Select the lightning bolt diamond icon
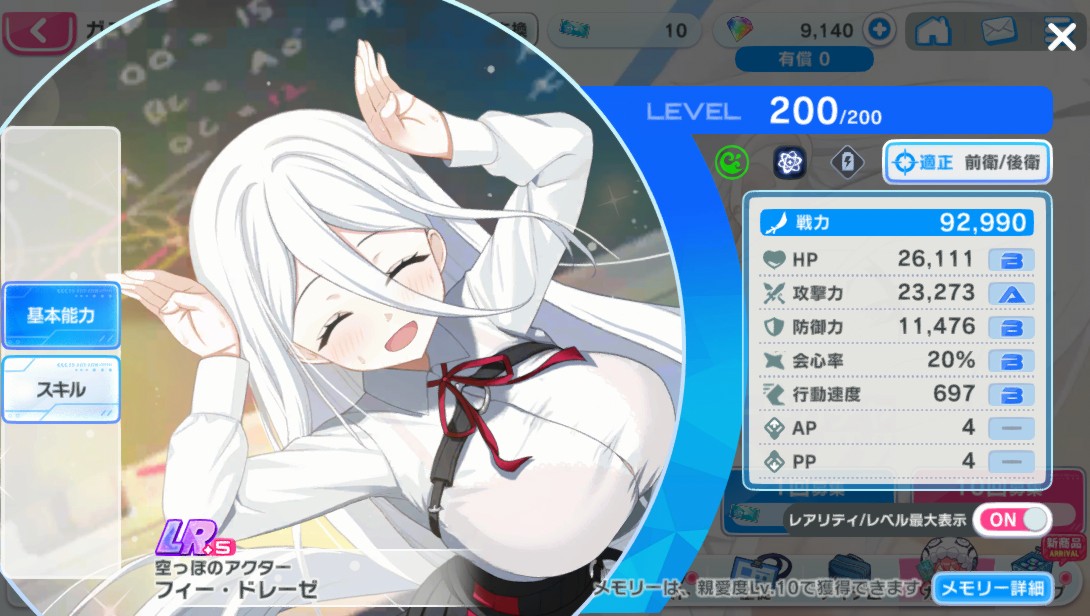This screenshot has width=1090, height=616. click(x=847, y=162)
